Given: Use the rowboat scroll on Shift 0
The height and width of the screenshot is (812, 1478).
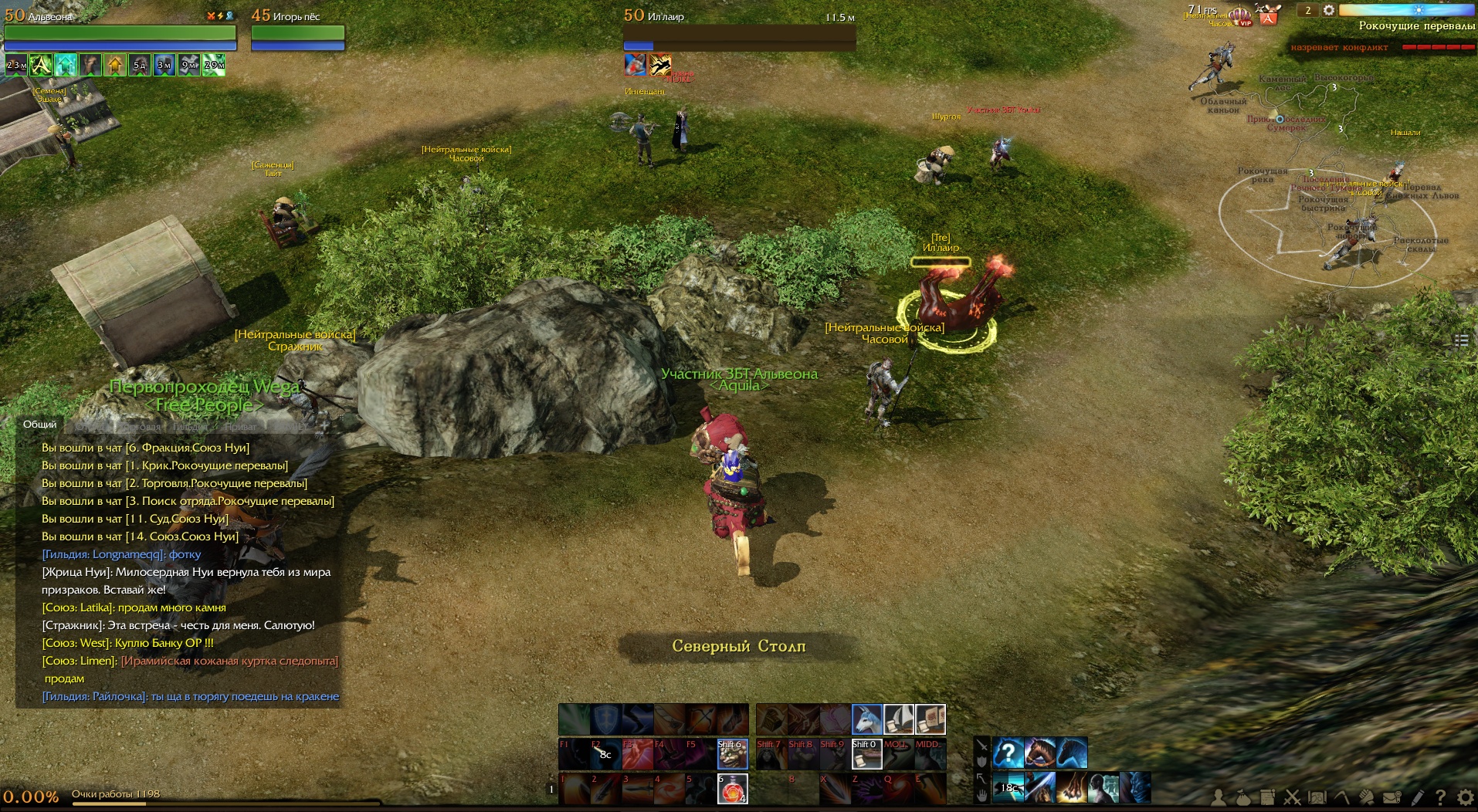Looking at the screenshot, I should 866,754.
